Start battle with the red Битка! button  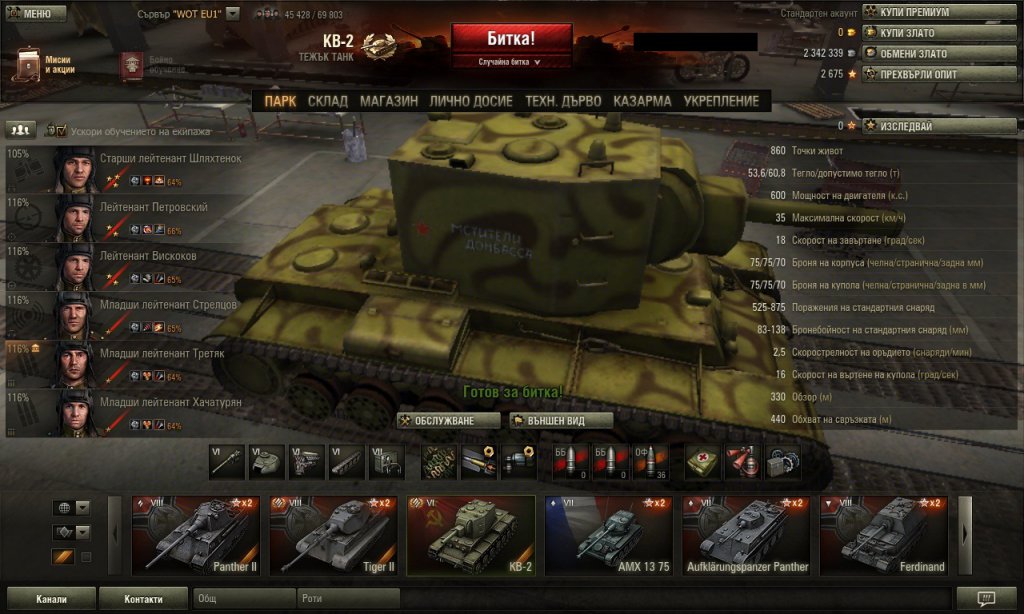pyautogui.click(x=511, y=39)
